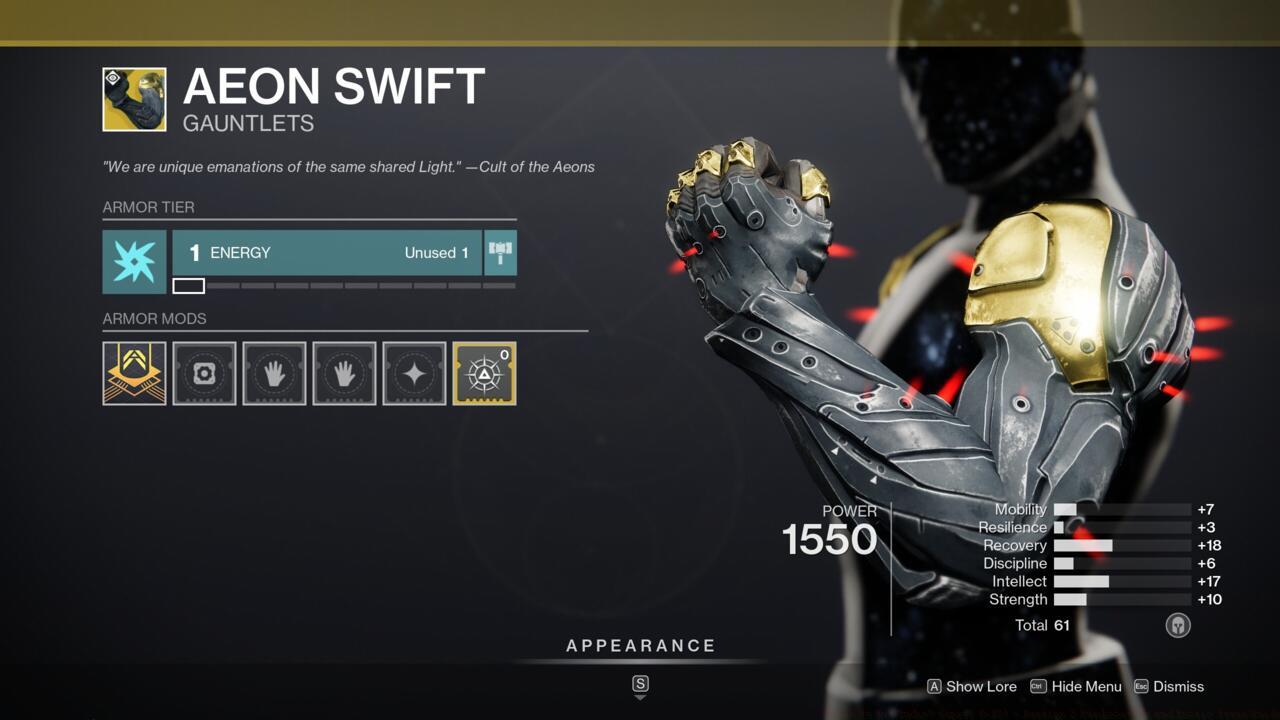The height and width of the screenshot is (720, 1280).
Task: Open Show Lore for Aeon Swift
Action: [971, 687]
